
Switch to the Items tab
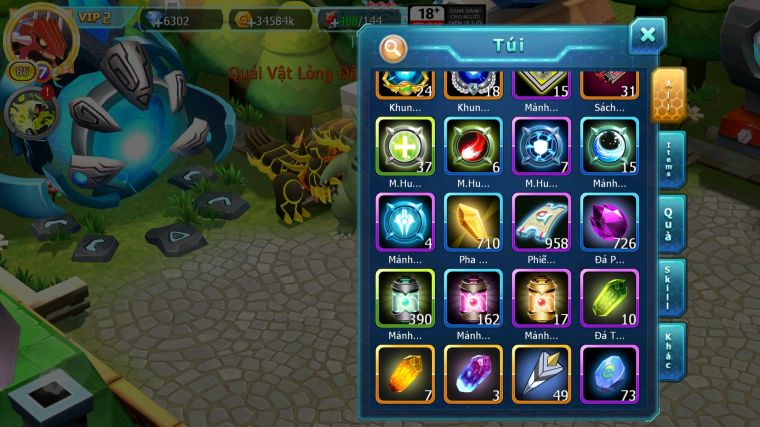point(670,160)
